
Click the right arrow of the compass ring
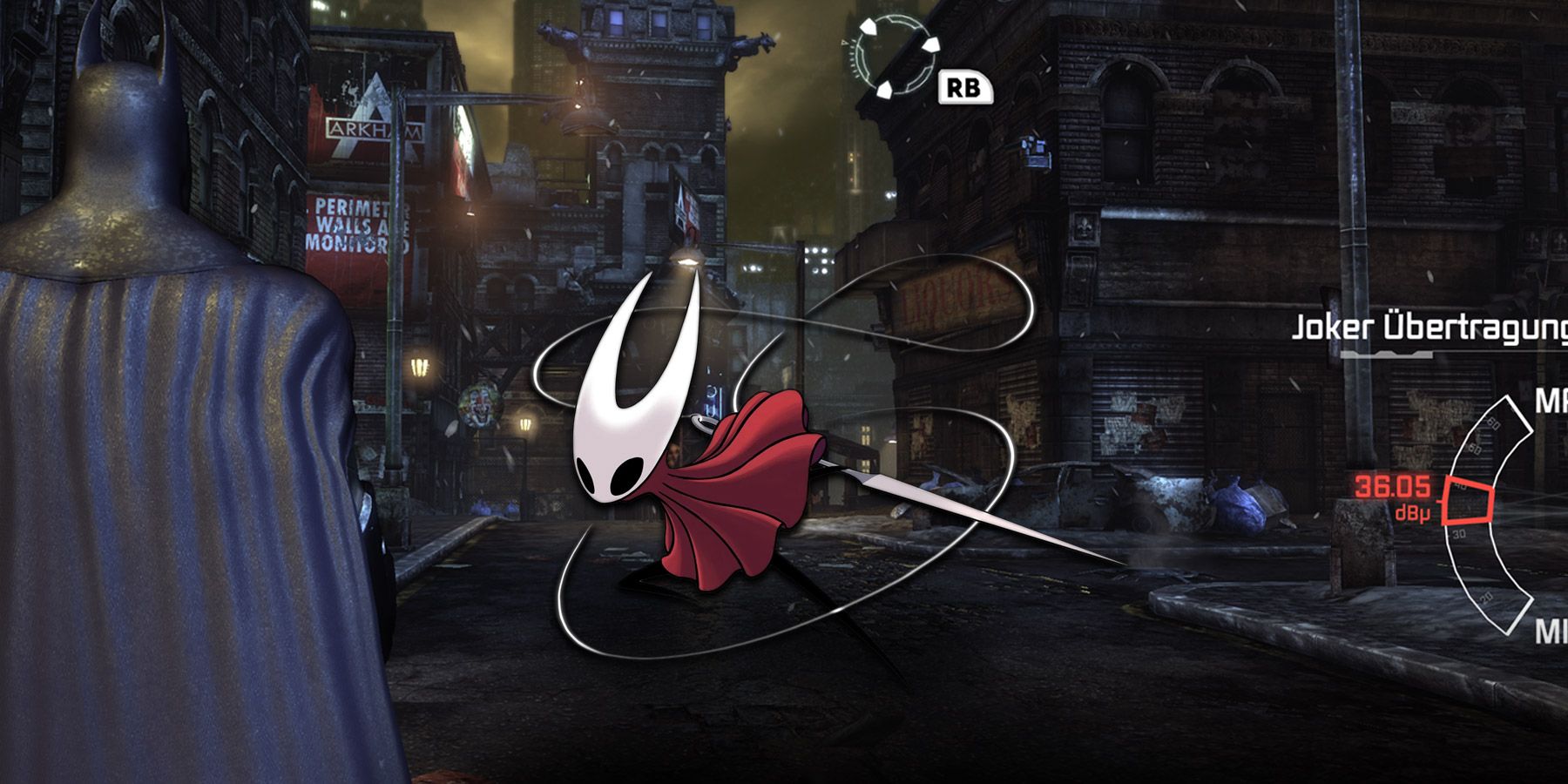pos(930,45)
